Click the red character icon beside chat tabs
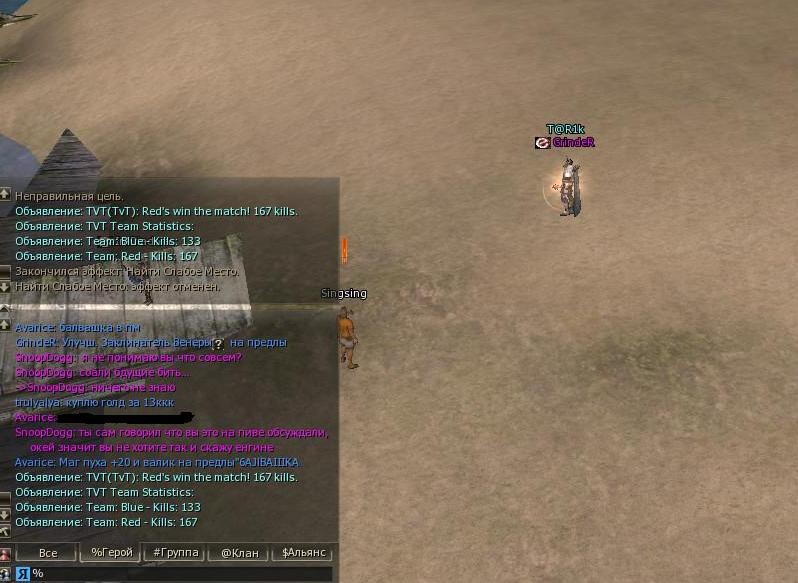This screenshot has height=583, width=798. 5,554
